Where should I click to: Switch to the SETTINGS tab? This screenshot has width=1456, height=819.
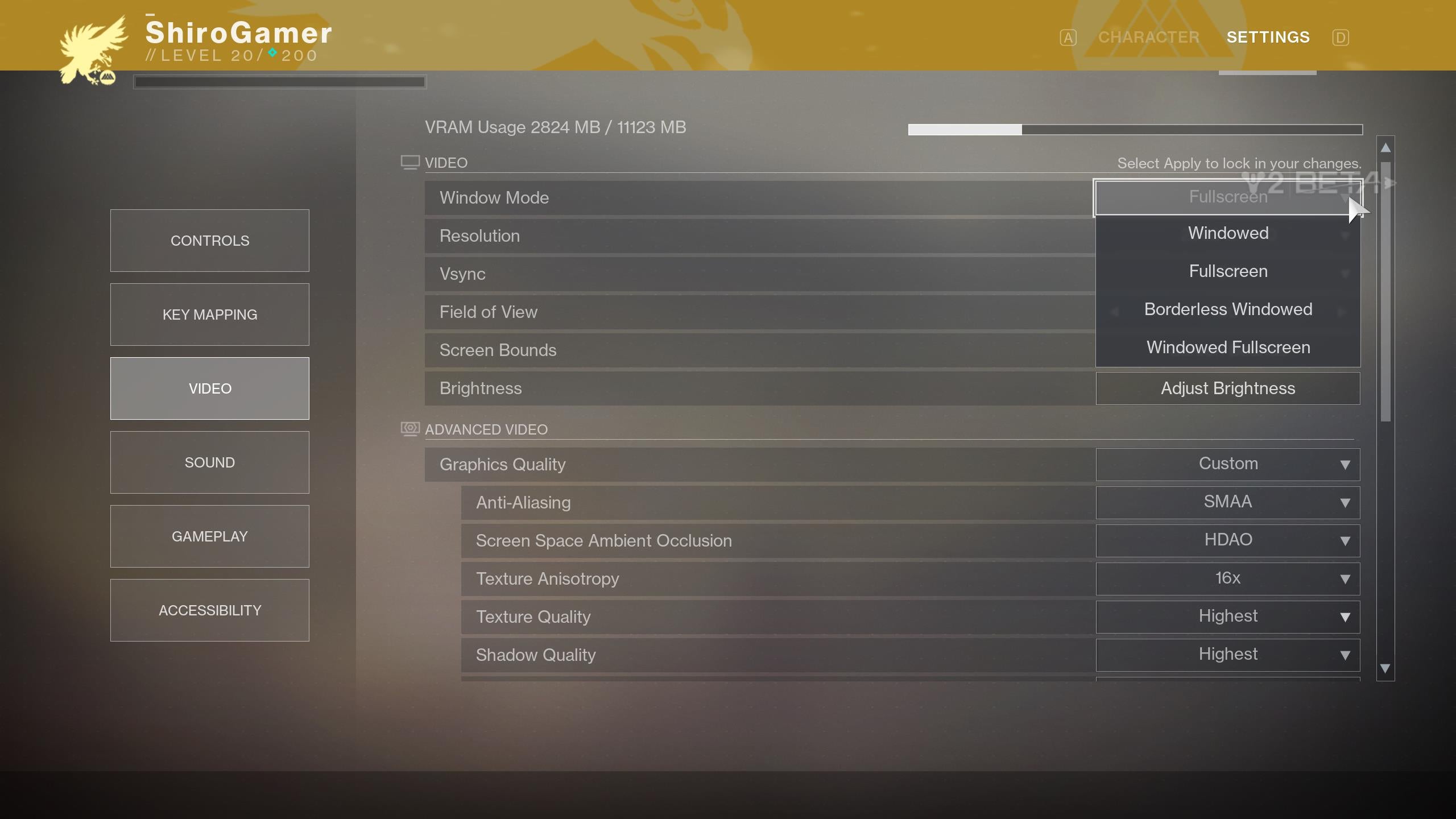tap(1268, 36)
